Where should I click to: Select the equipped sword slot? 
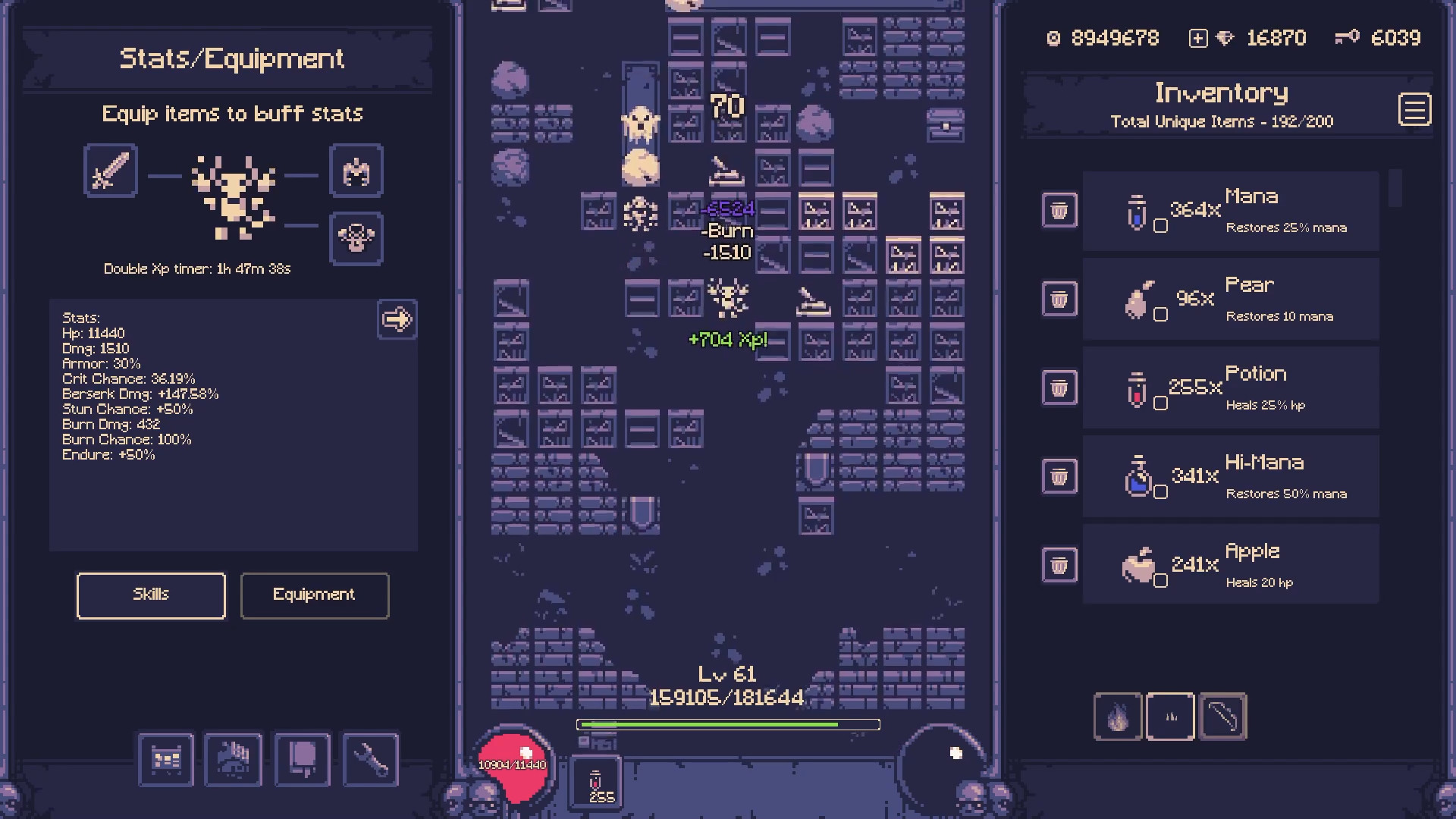click(109, 171)
